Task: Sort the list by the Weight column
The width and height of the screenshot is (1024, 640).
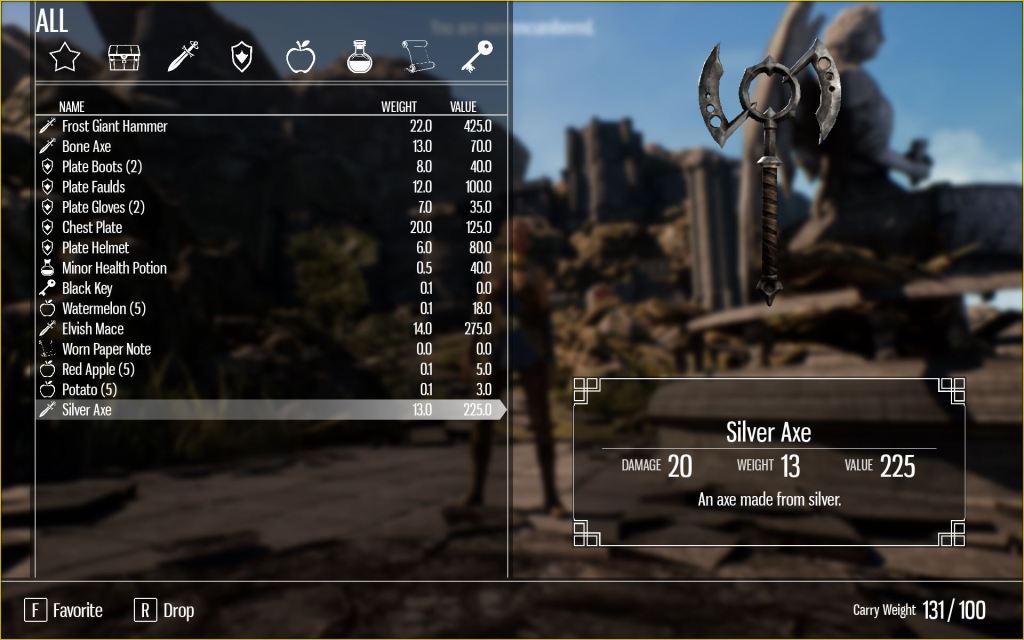Action: point(399,107)
